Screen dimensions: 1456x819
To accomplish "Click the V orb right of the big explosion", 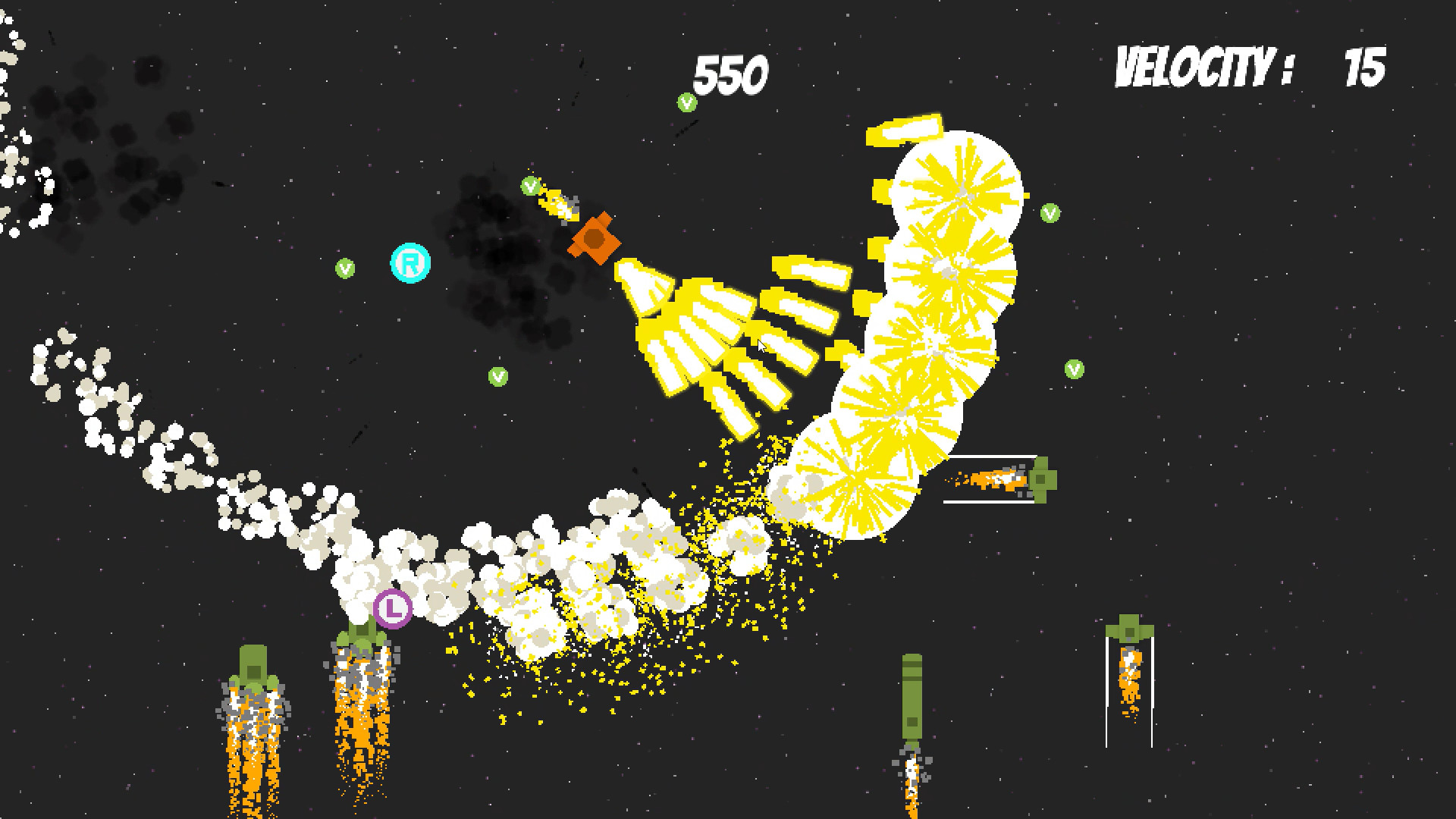I will [1050, 212].
